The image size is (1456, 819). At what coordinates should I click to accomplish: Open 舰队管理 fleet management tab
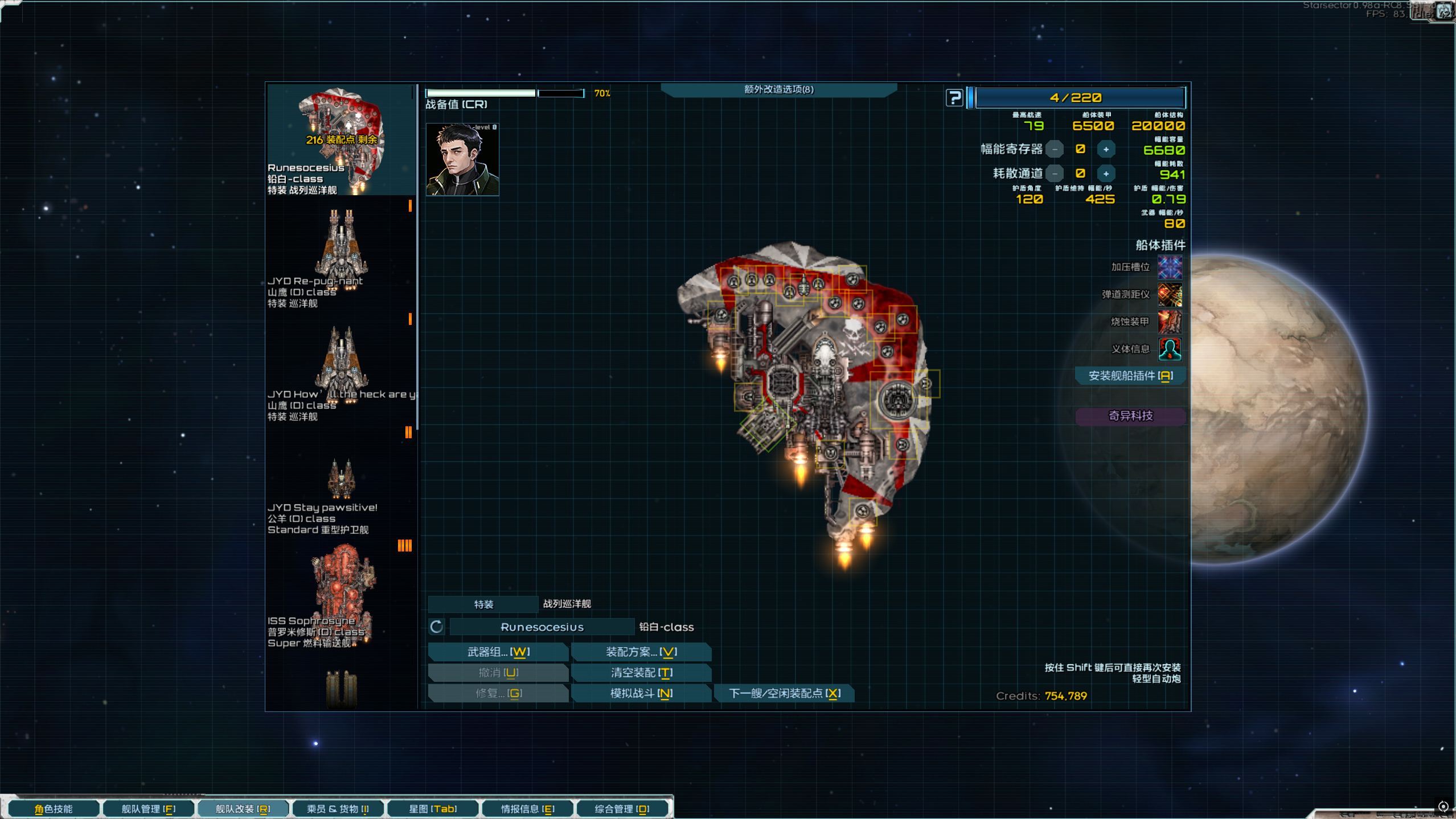pos(148,809)
